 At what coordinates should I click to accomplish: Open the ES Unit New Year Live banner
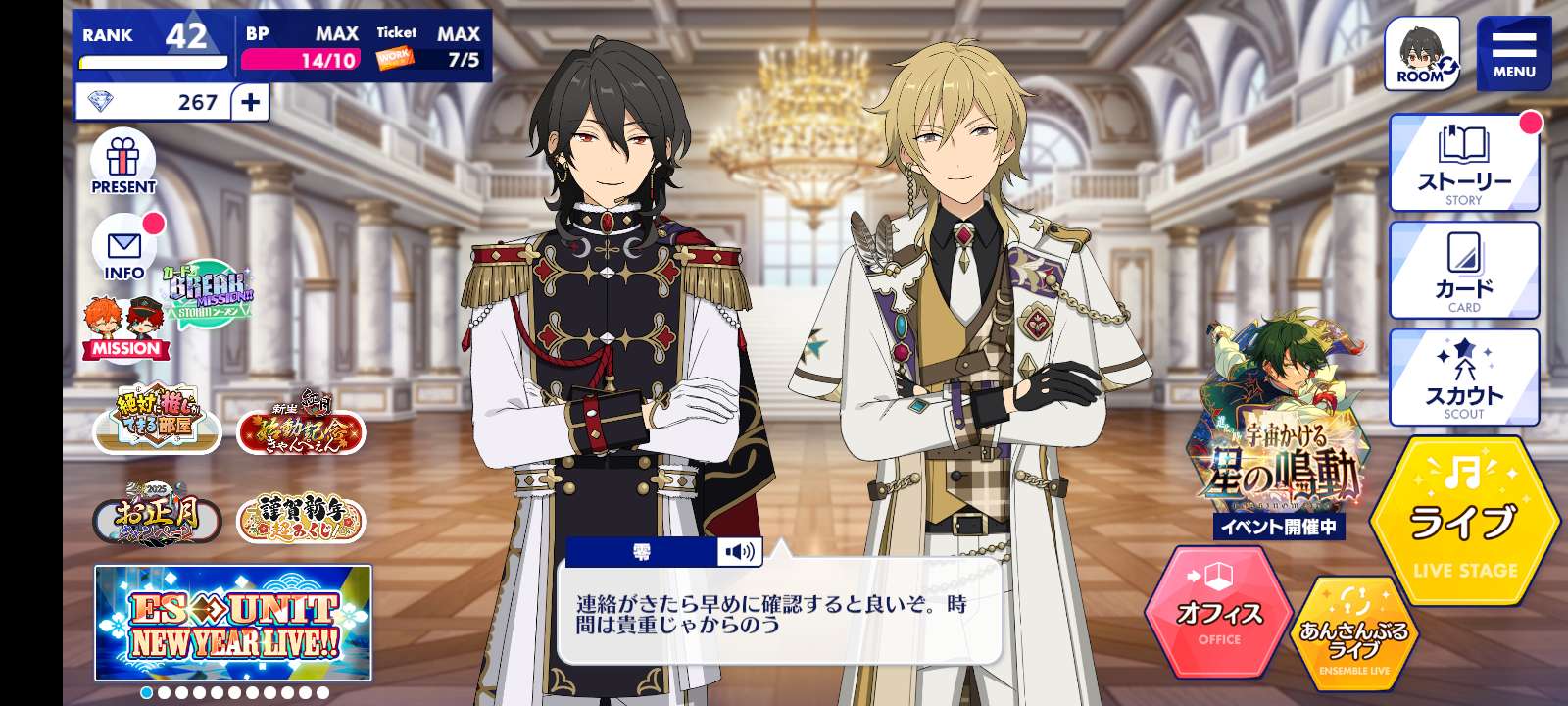233,623
